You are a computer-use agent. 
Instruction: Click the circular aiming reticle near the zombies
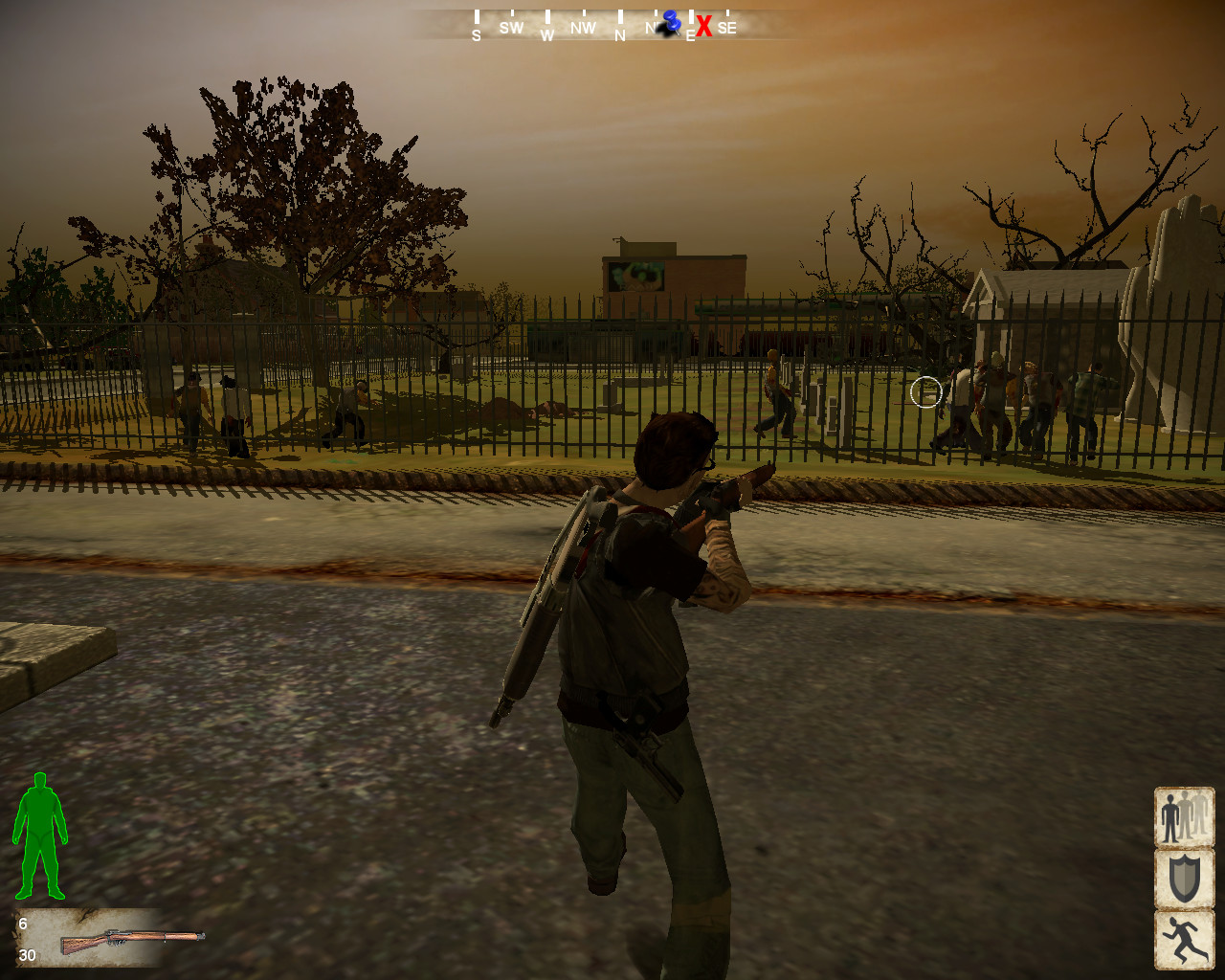pos(924,393)
